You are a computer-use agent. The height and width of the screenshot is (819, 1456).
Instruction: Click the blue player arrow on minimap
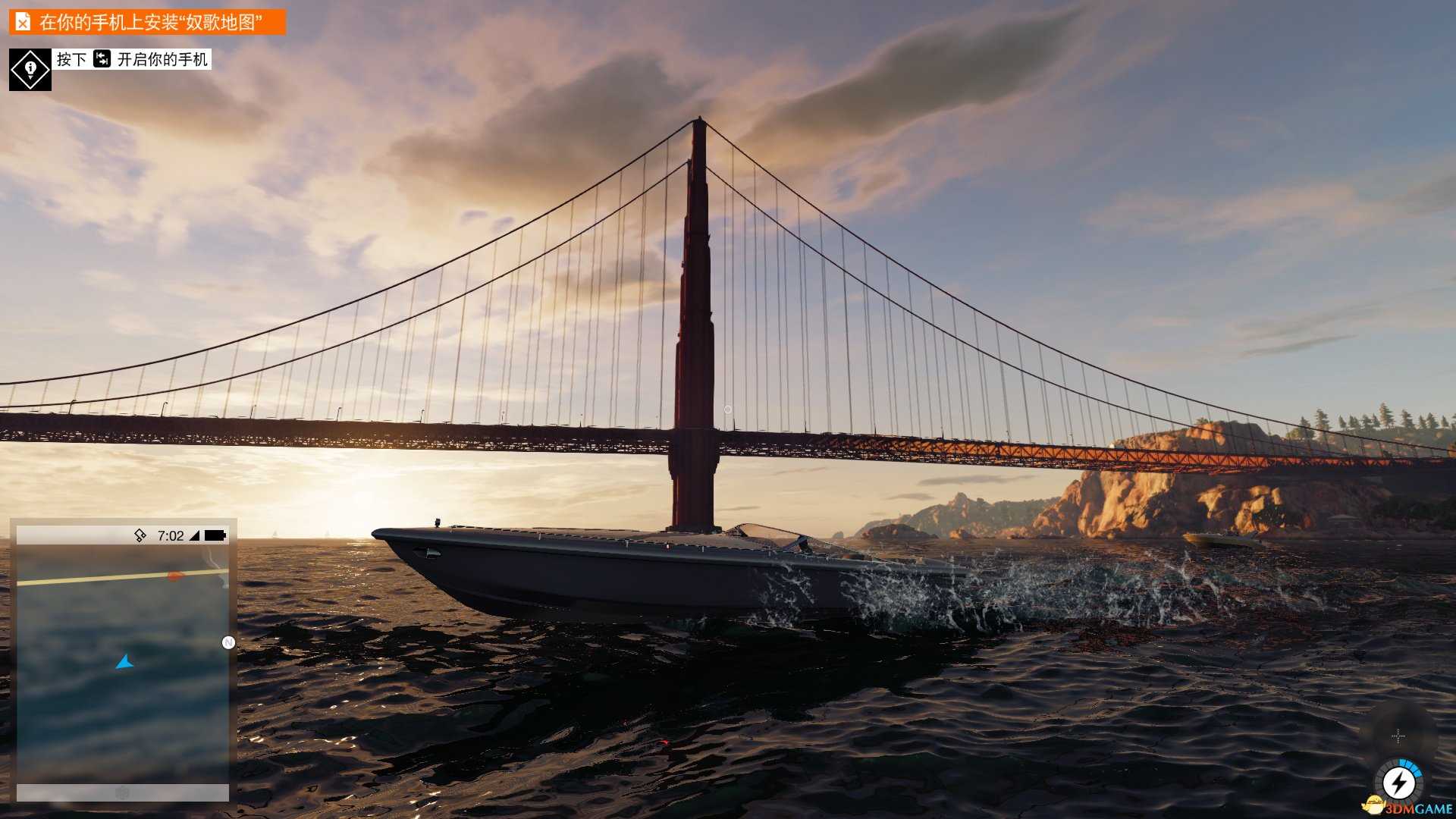pos(124,663)
